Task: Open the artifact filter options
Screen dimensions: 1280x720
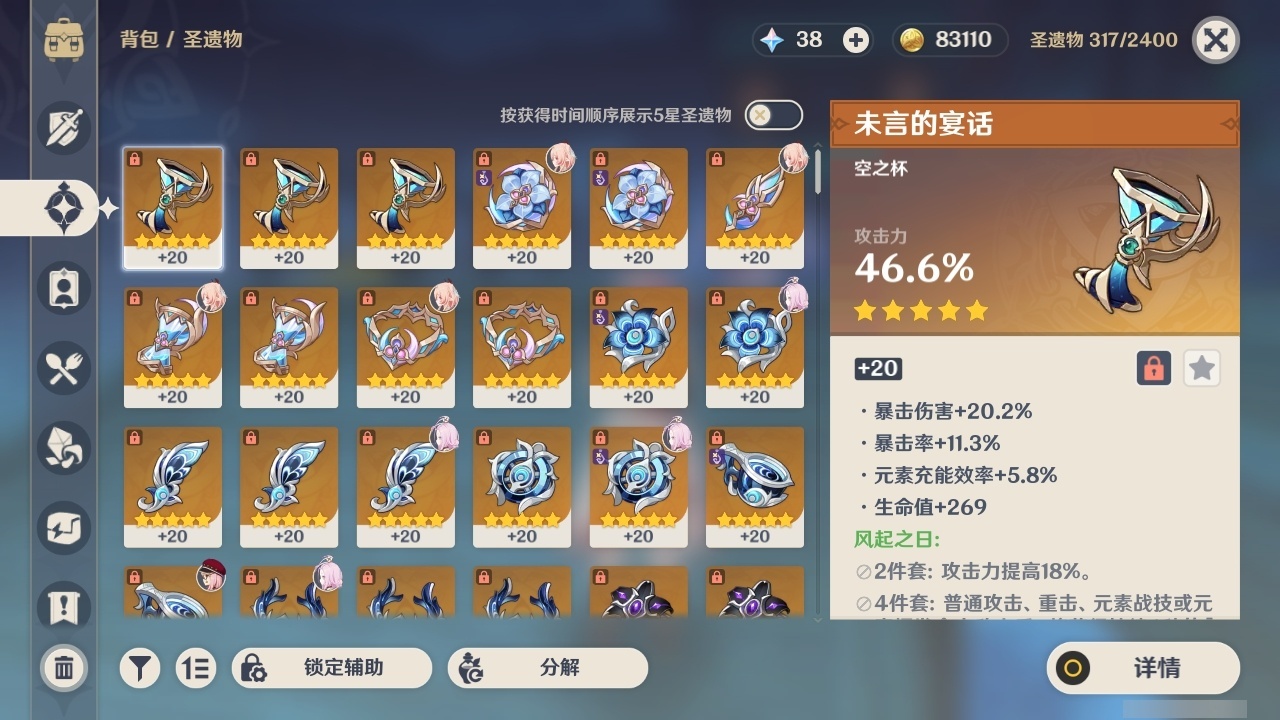Action: tap(140, 668)
